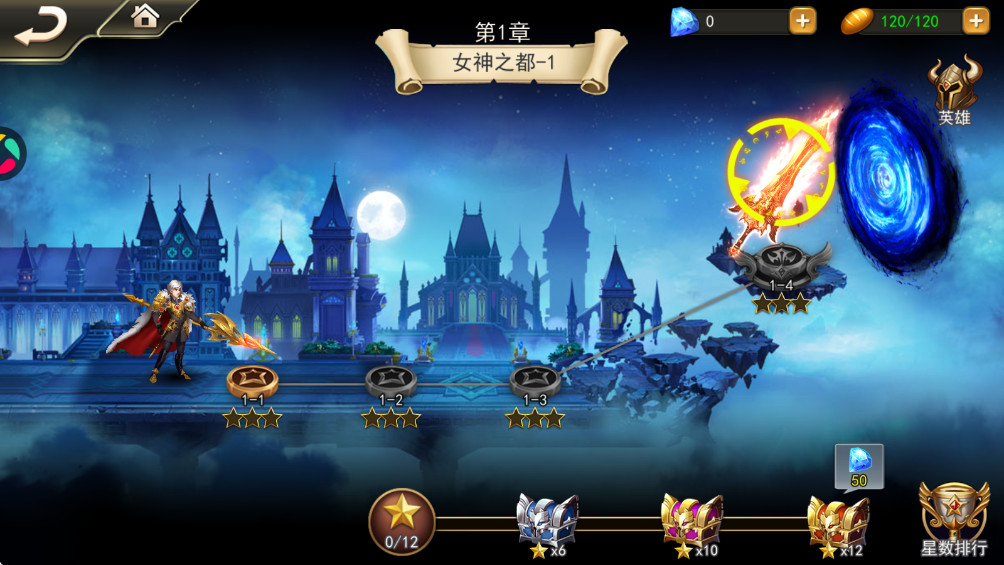Tap the colorful side tab icon
This screenshot has height=565, width=1004.
(x=10, y=154)
